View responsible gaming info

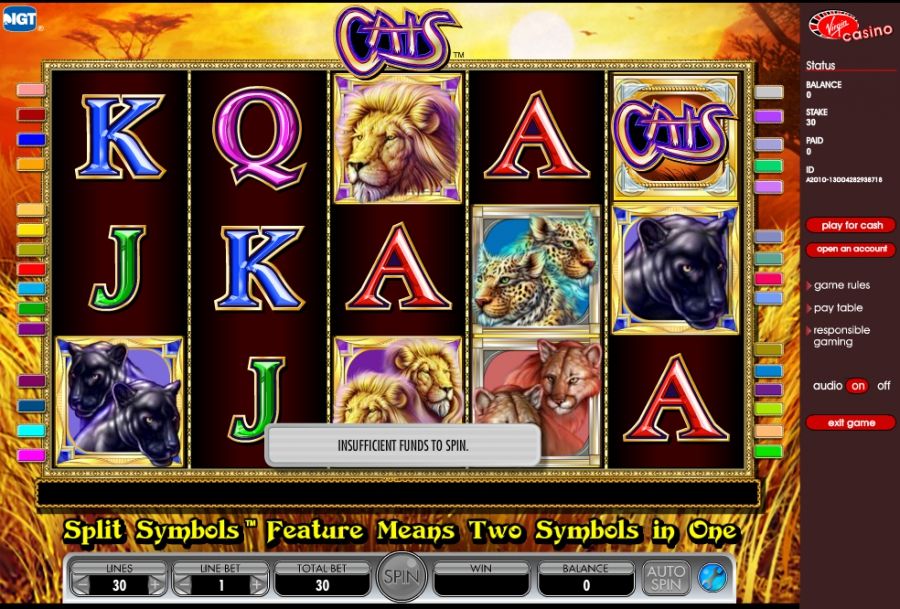[x=840, y=336]
